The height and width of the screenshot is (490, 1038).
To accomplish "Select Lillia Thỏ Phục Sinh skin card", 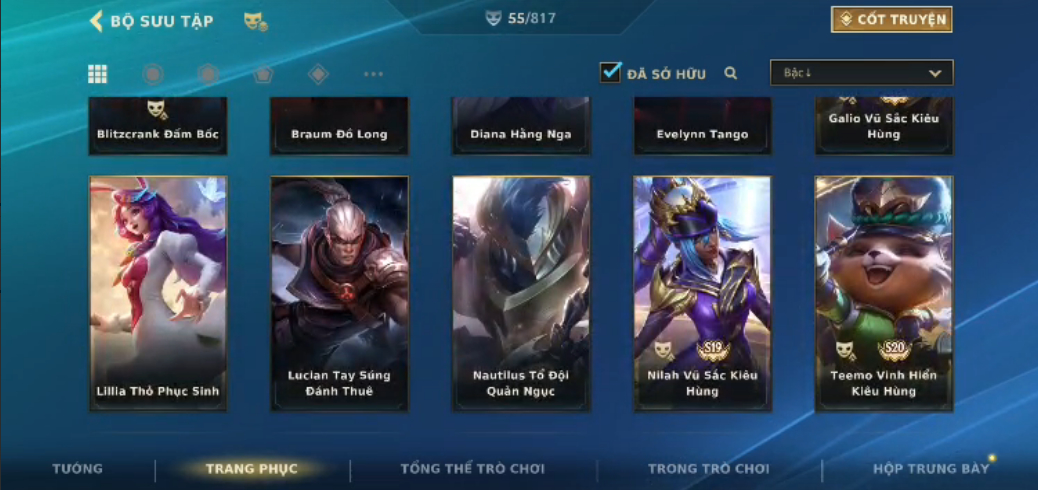I will [158, 293].
